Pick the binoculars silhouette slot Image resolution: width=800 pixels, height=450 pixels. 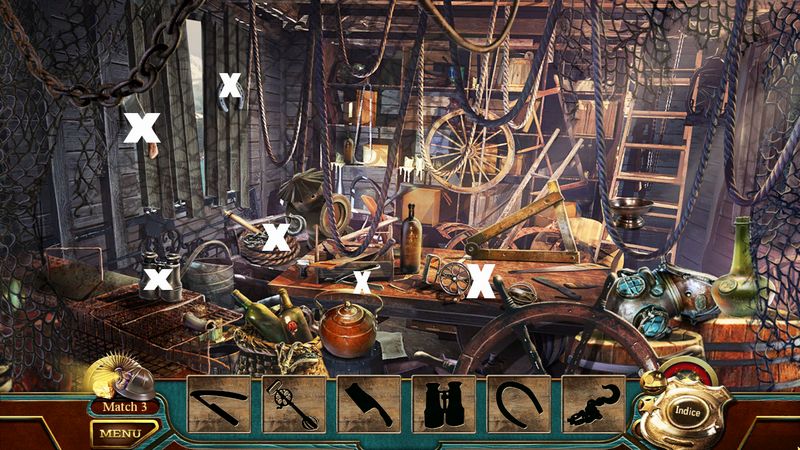tap(444, 405)
